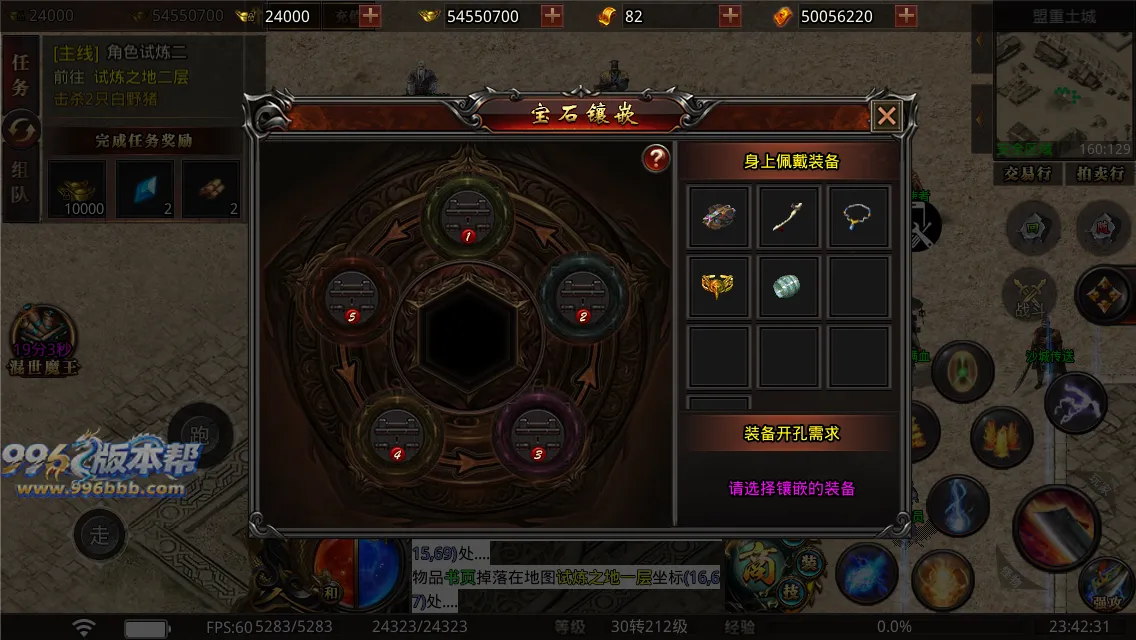Top up using plus beside 50056220
Screen dimensions: 1136x640
[x=906, y=16]
